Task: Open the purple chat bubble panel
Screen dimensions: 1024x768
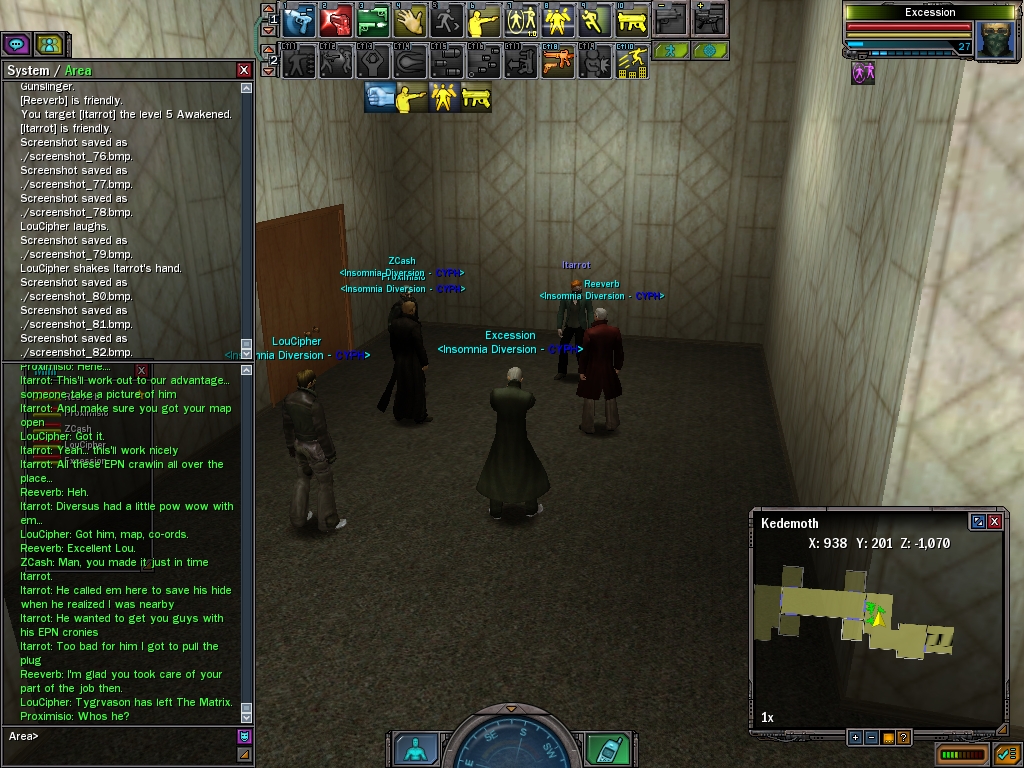Action: [x=16, y=44]
